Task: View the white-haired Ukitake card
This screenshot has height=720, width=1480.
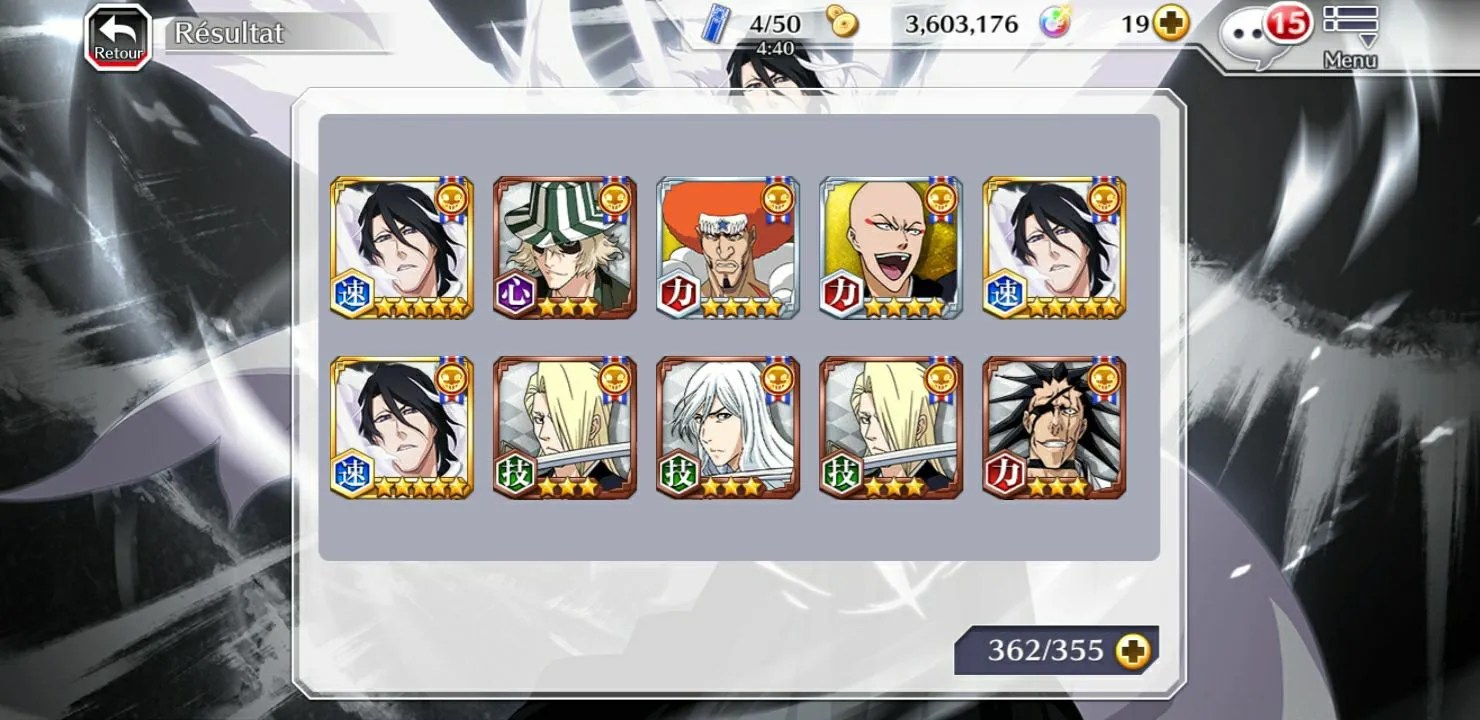Action: (727, 427)
